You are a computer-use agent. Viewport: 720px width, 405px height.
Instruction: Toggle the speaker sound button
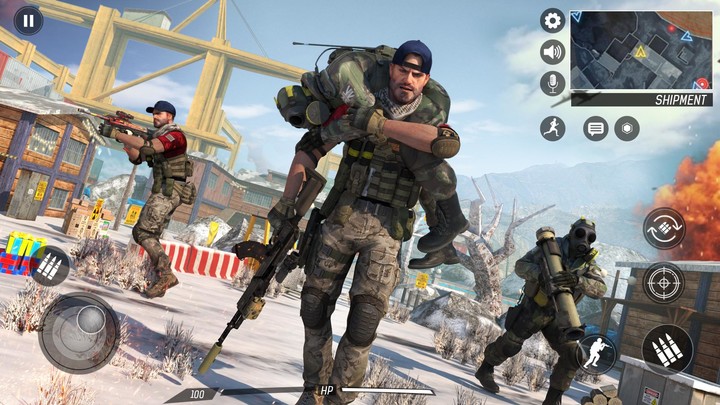pyautogui.click(x=552, y=52)
